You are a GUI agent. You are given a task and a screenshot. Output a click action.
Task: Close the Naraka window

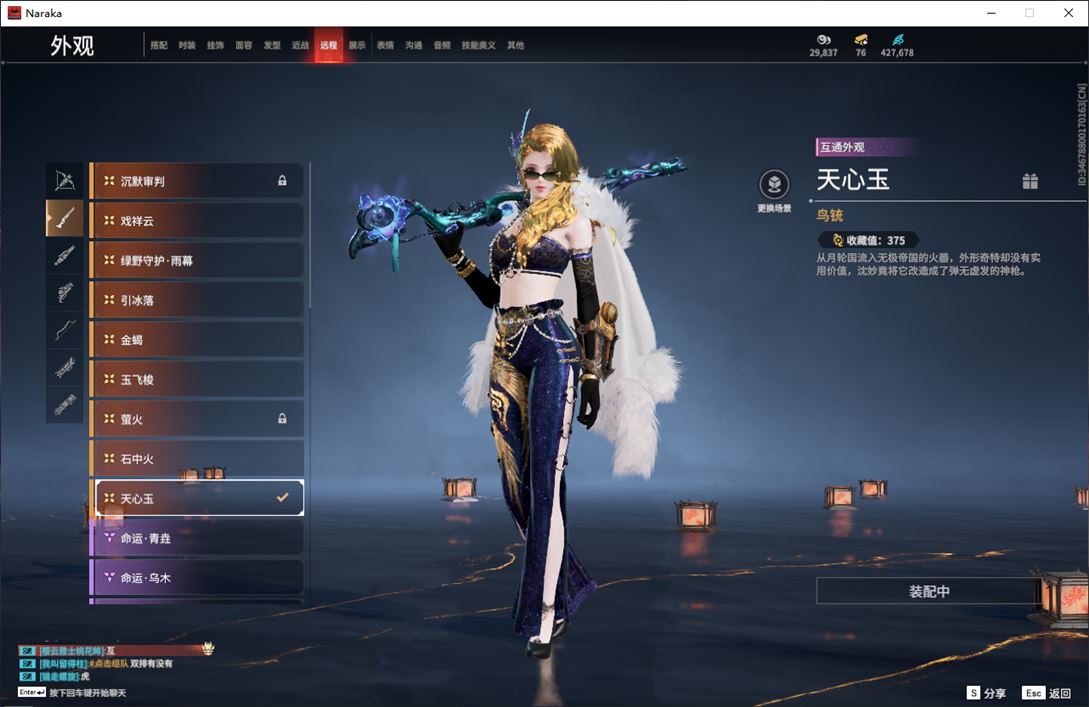pos(1067,13)
